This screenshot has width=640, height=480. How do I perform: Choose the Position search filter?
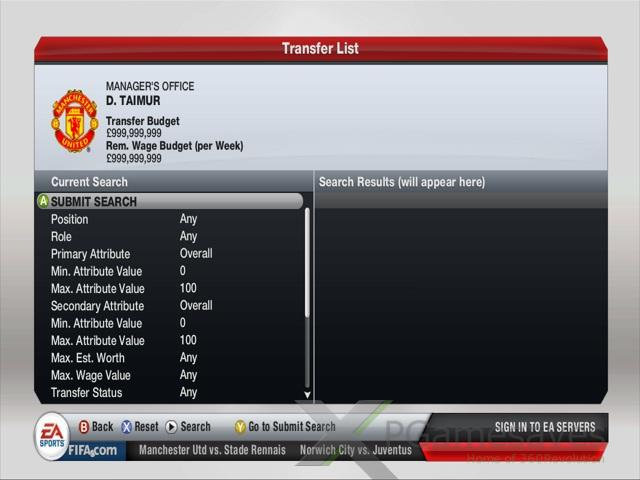coord(70,219)
